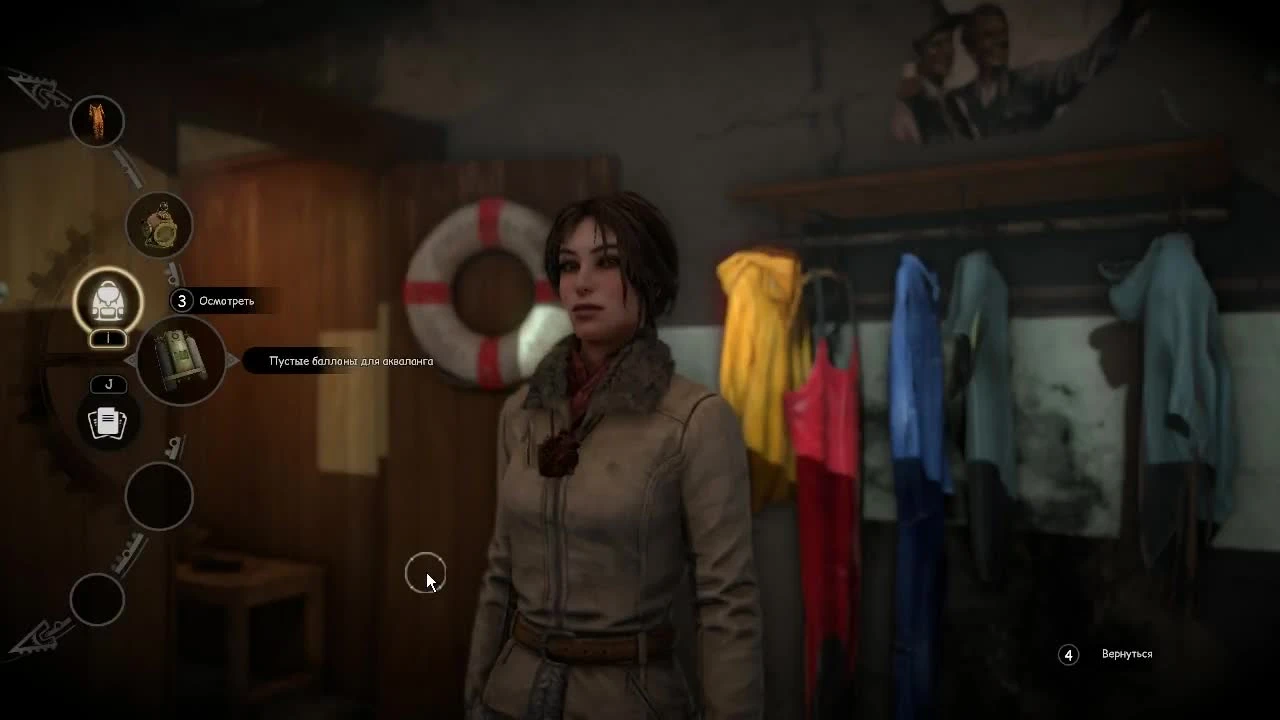1280x720 pixels.
Task: Select the diving helmet inventory item
Action: pos(159,226)
